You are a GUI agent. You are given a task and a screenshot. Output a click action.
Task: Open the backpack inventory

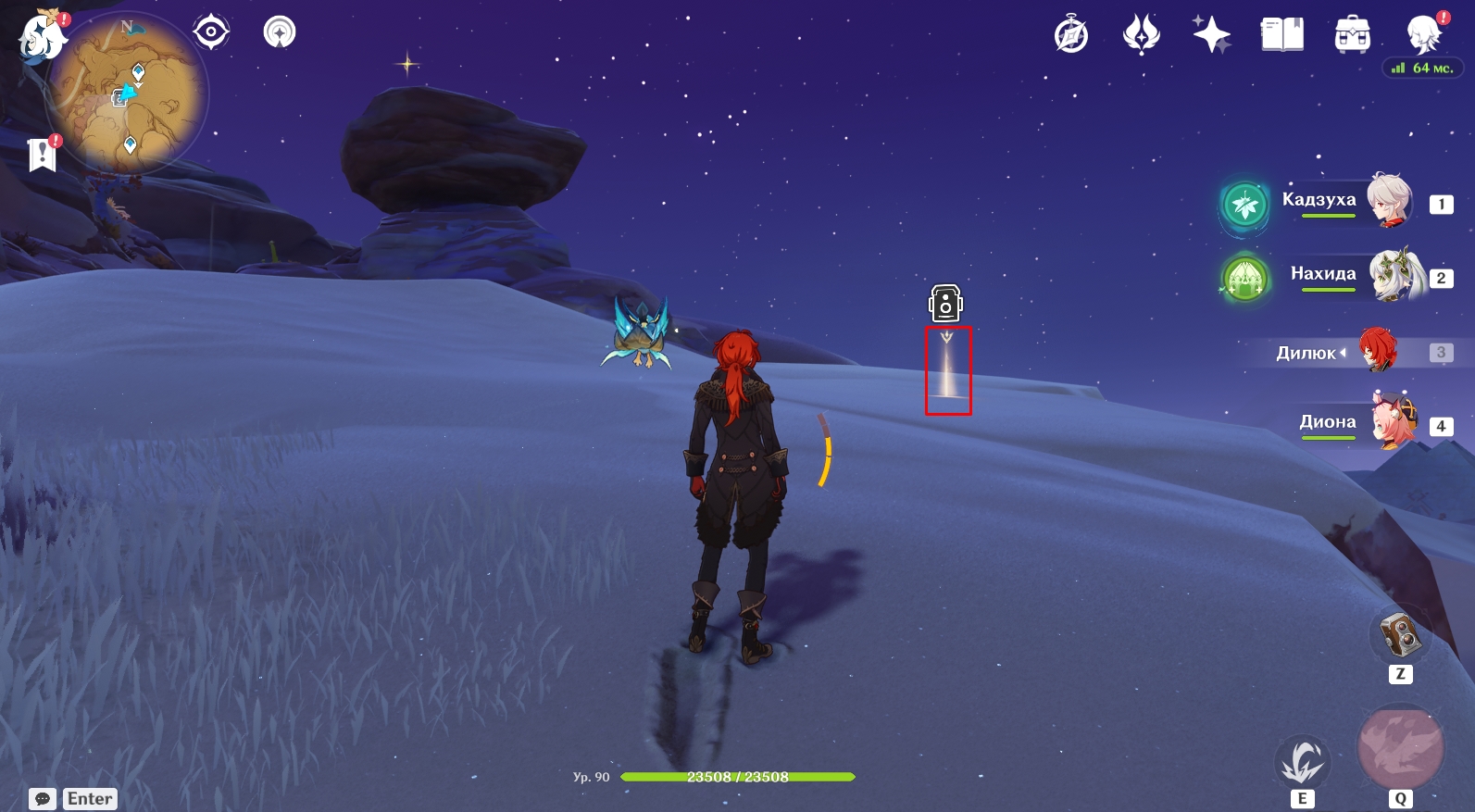coord(1352,35)
